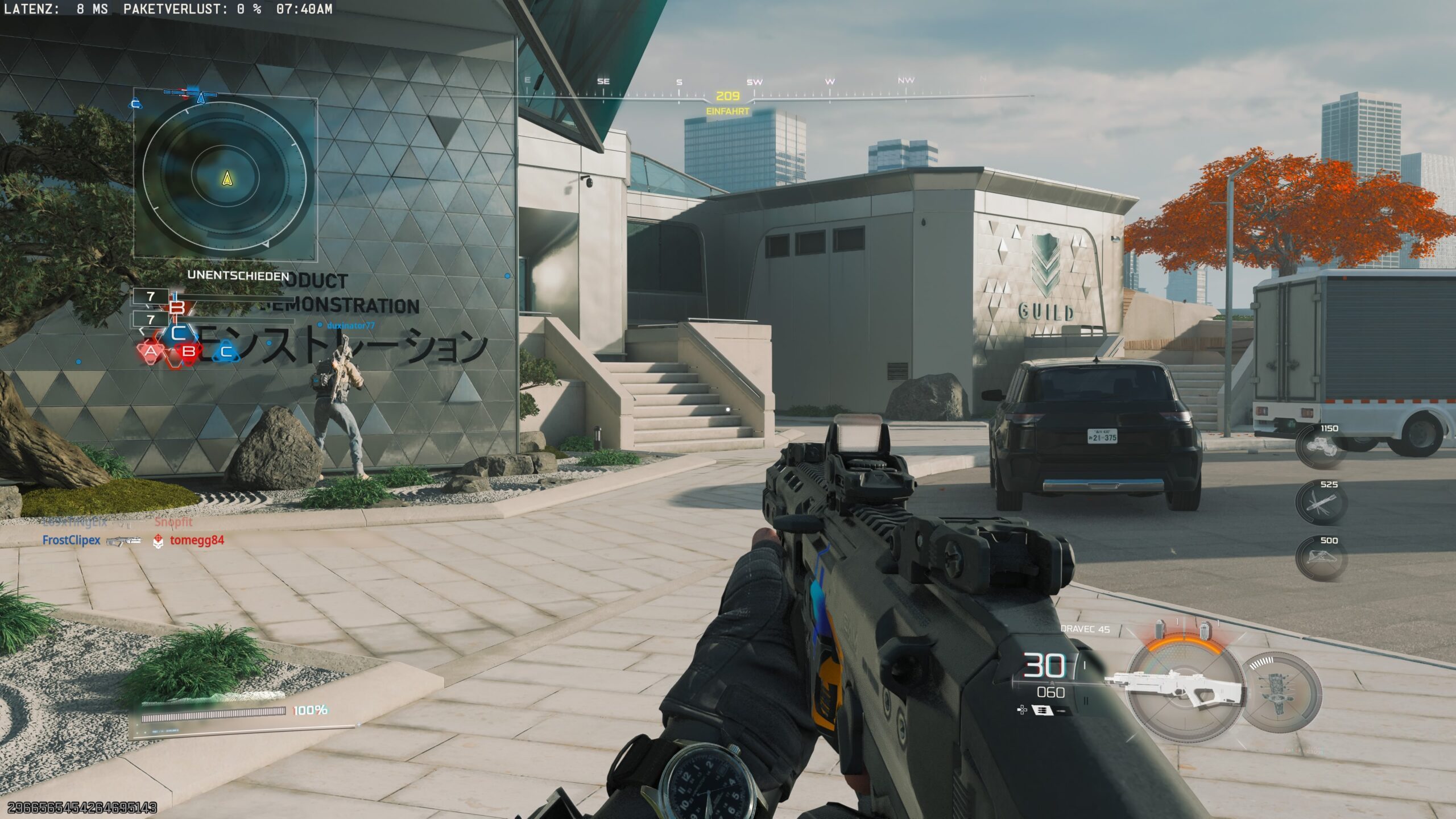Click the compass heading showing 209
Screen dimensions: 1456x819
click(x=727, y=97)
